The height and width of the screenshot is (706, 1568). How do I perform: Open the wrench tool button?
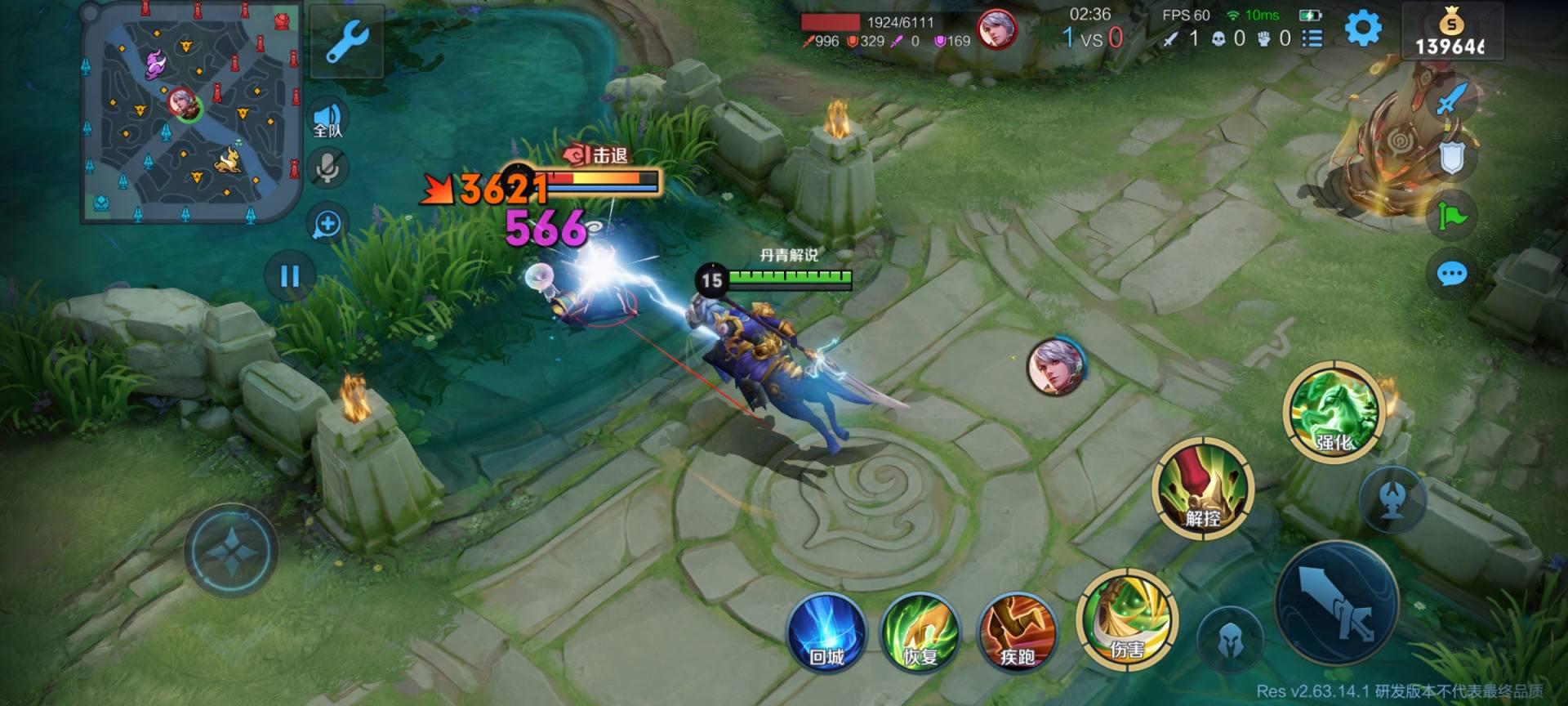point(347,41)
